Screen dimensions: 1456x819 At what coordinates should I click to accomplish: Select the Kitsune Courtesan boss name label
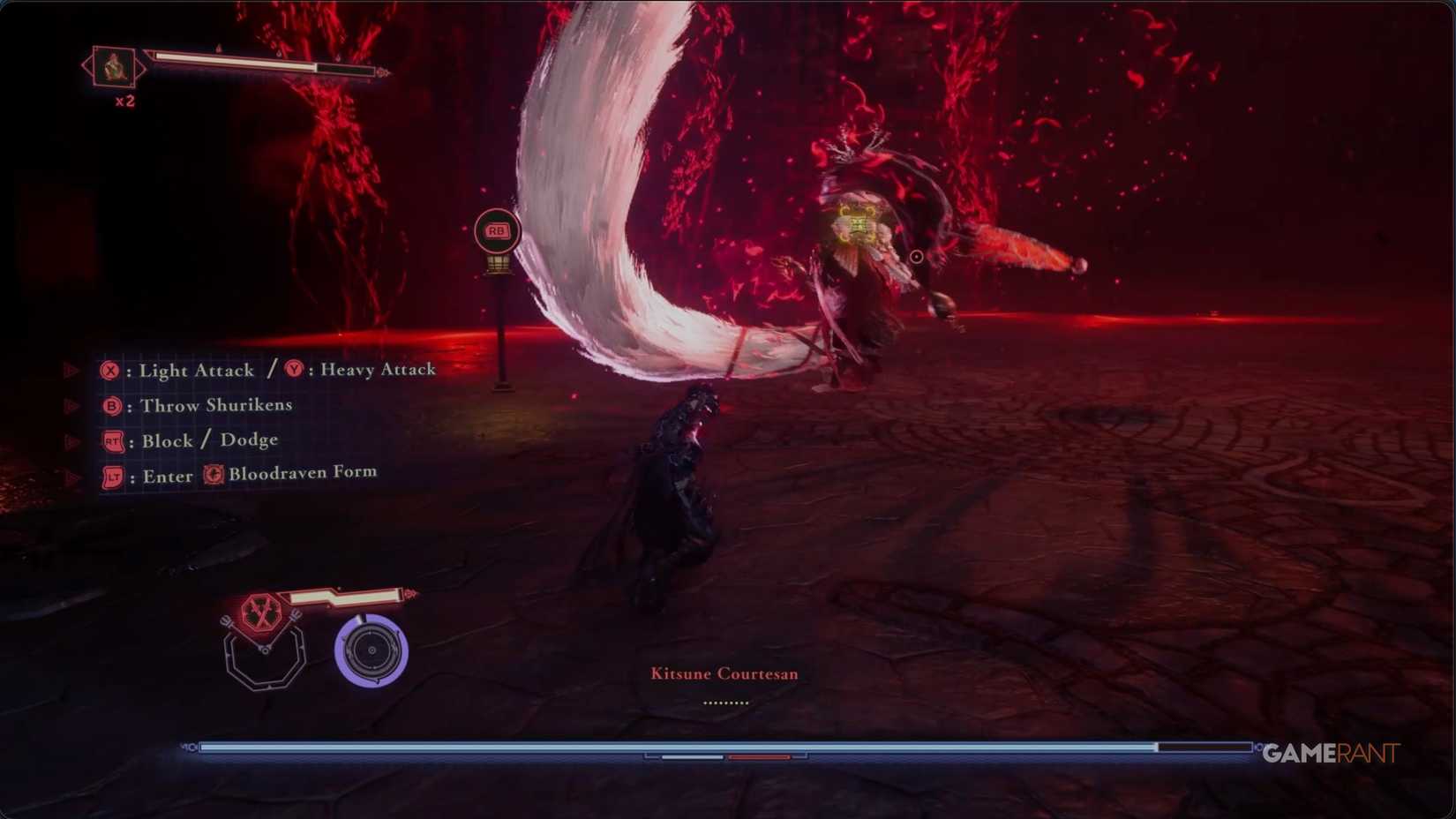tap(723, 672)
